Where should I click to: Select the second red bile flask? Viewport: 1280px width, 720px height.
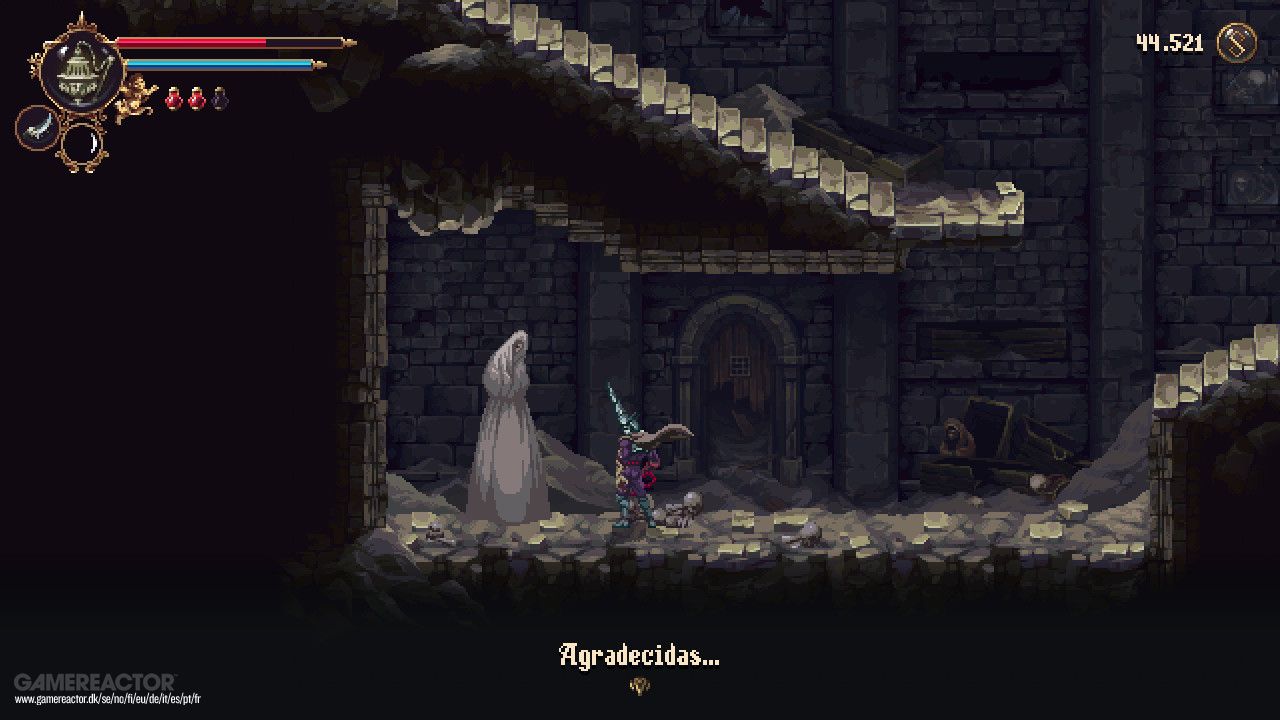coord(195,97)
